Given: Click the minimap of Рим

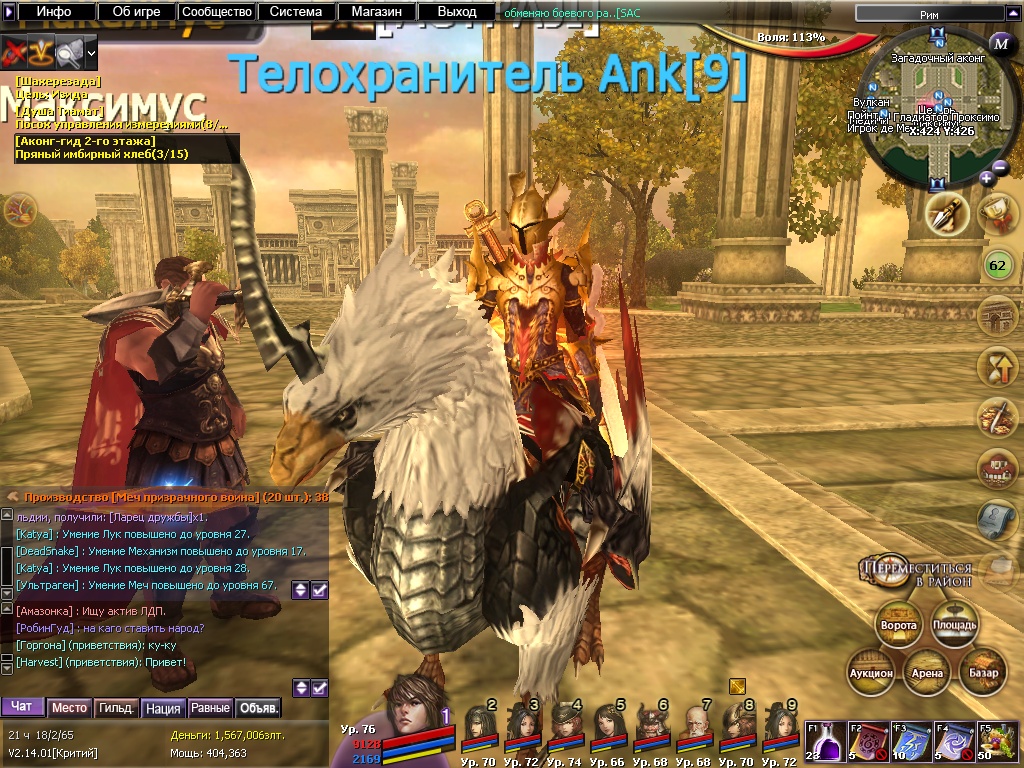Looking at the screenshot, I should [x=937, y=108].
